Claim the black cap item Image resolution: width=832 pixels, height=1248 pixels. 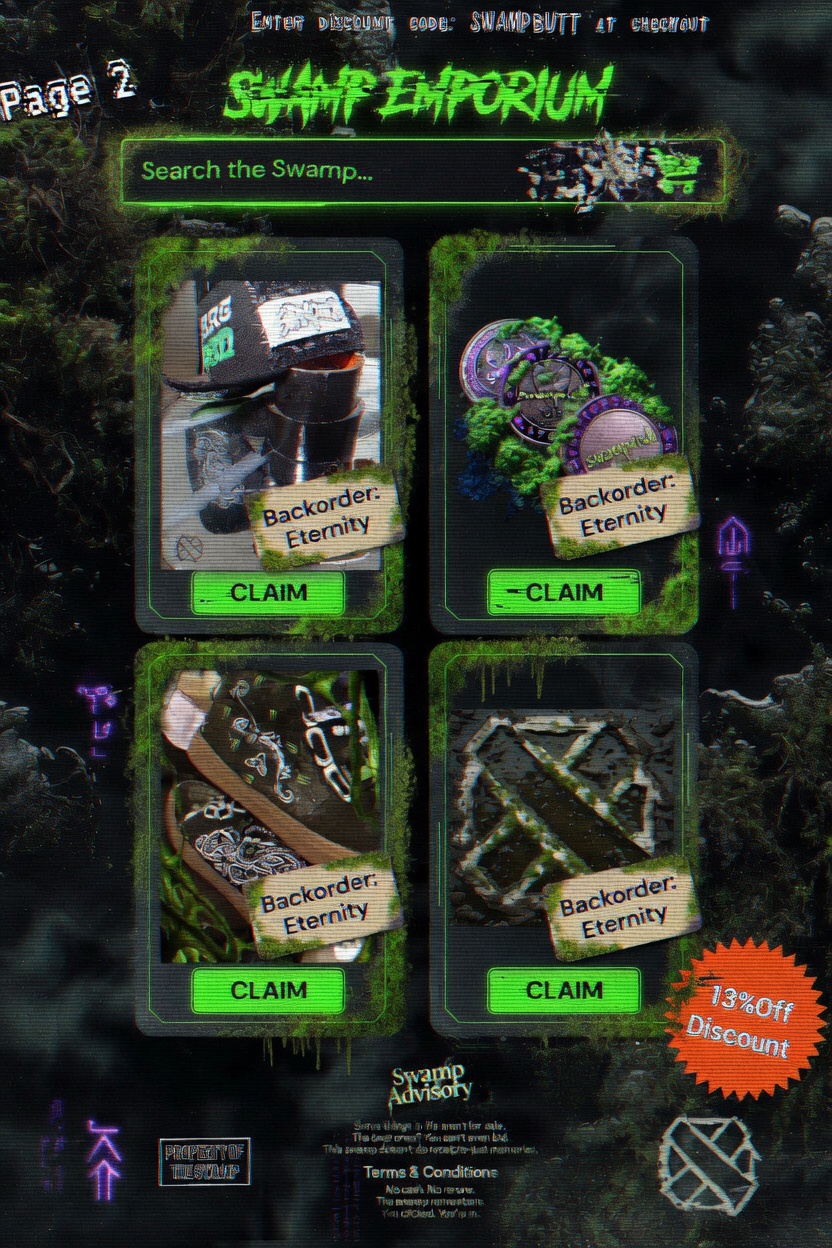(x=268, y=593)
